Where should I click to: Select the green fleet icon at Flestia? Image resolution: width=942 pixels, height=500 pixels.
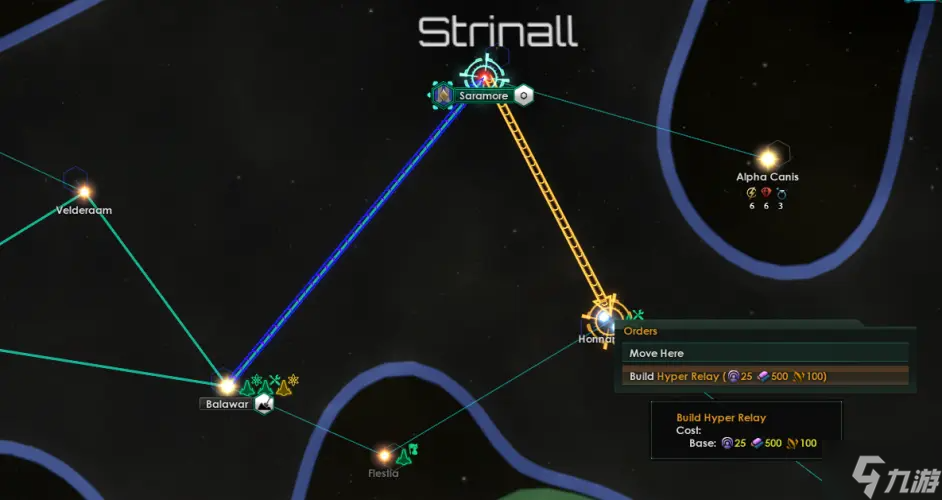point(403,456)
